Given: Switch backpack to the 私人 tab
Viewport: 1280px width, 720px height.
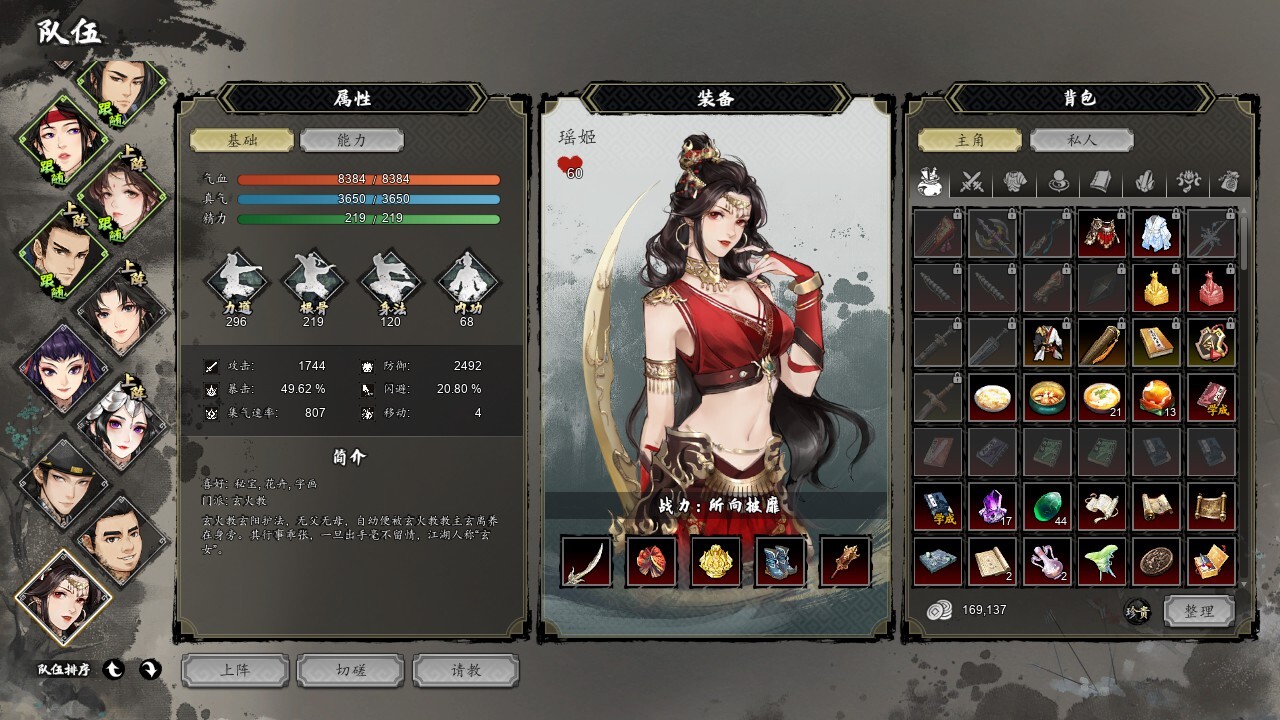Looking at the screenshot, I should click(x=1081, y=140).
